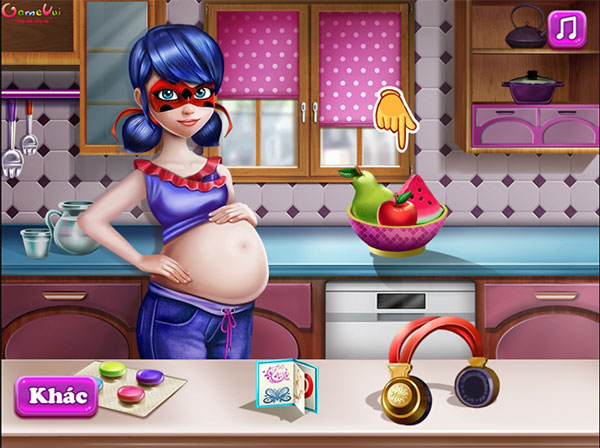Choose the butterfly greeting card
This screenshot has height=448, width=600.
point(287,382)
